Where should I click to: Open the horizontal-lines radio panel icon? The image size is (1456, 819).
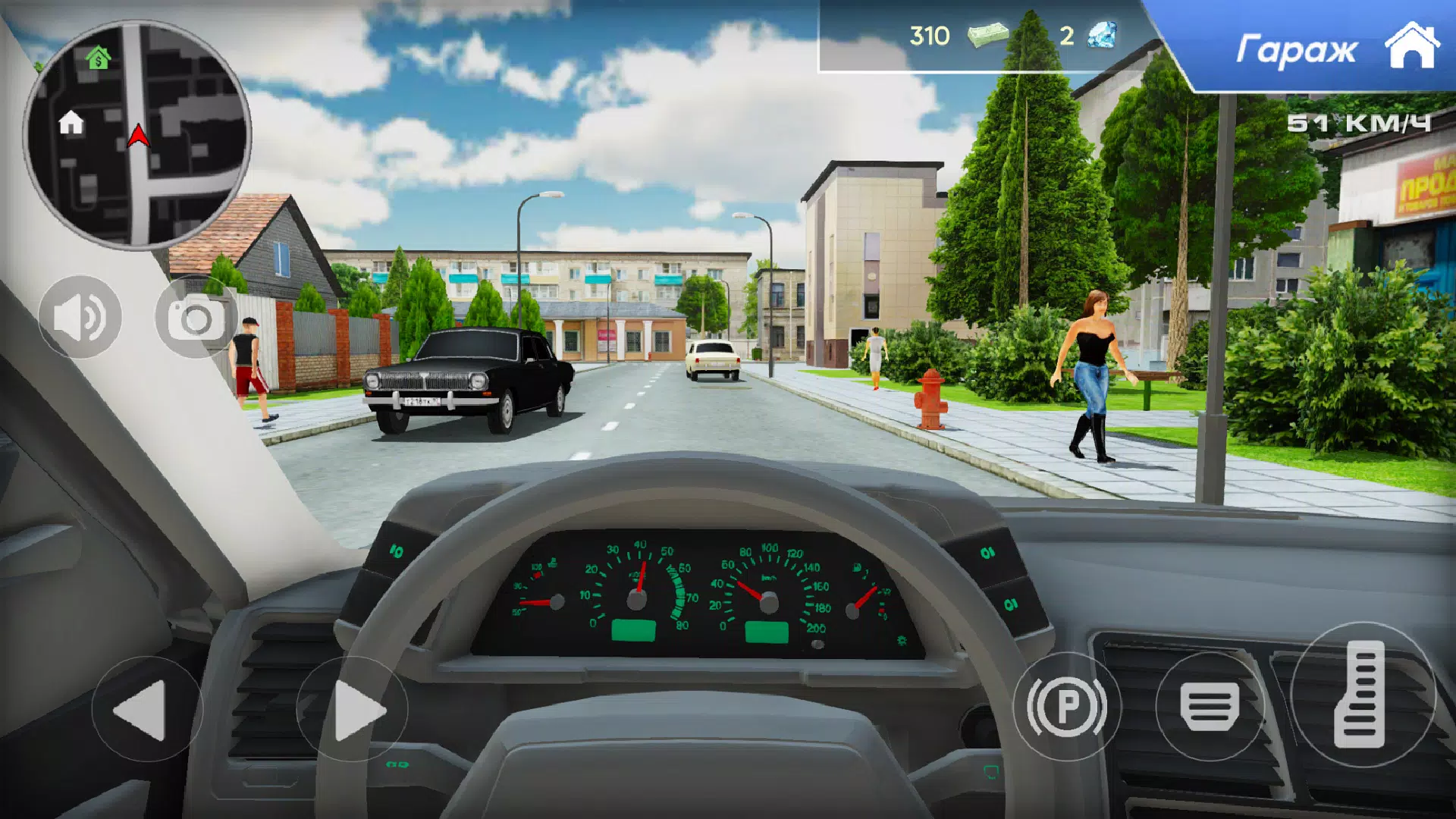click(1210, 707)
